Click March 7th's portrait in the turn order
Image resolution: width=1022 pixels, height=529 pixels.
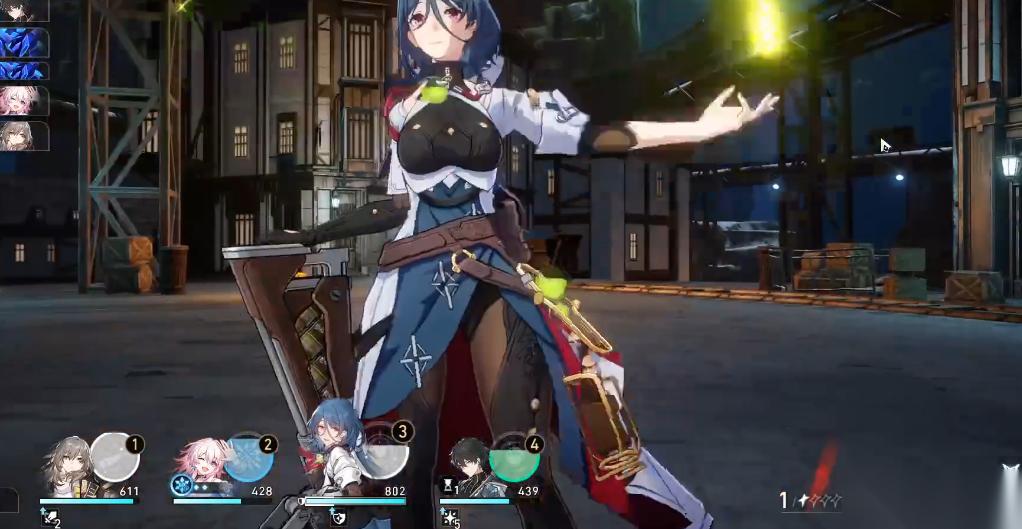click(x=24, y=102)
